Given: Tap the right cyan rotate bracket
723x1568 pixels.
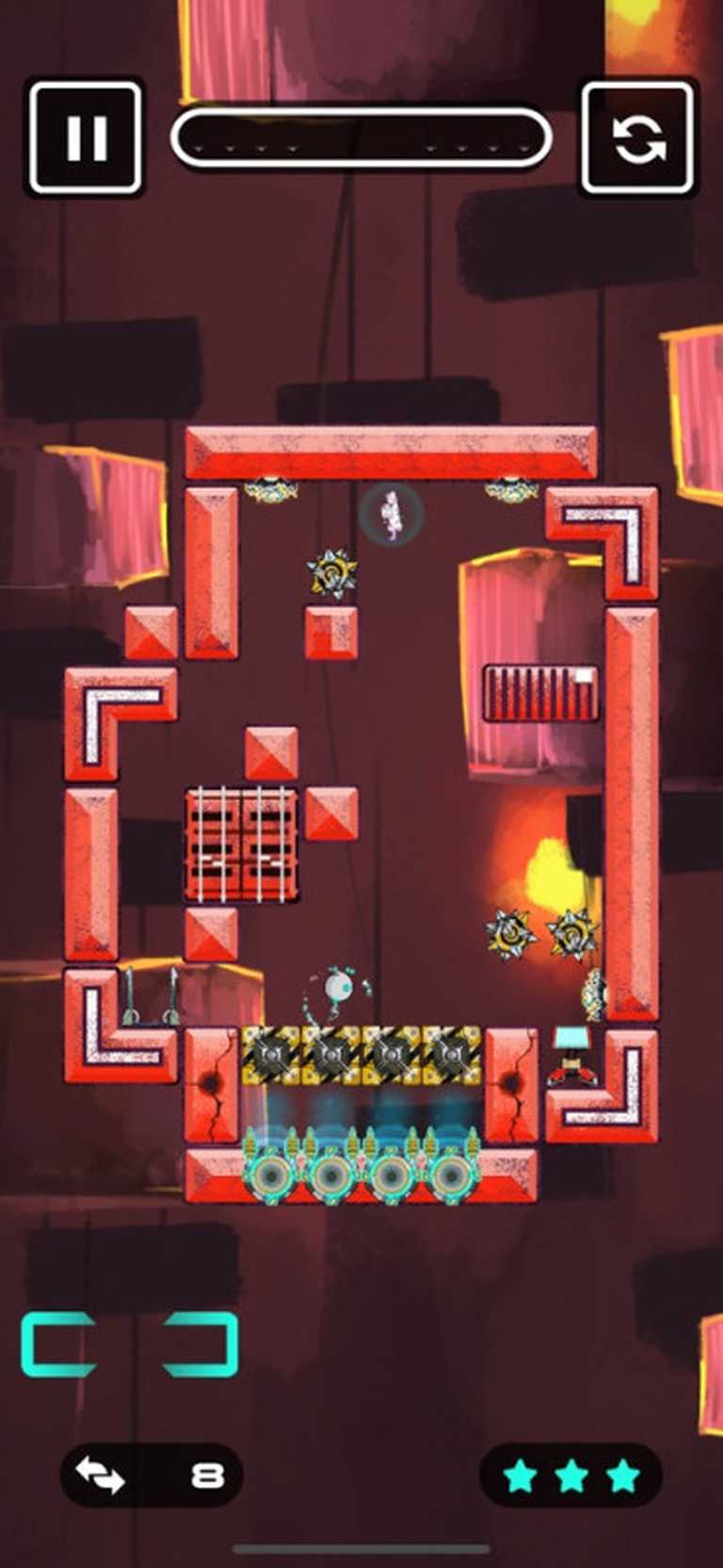Looking at the screenshot, I should point(201,1343).
